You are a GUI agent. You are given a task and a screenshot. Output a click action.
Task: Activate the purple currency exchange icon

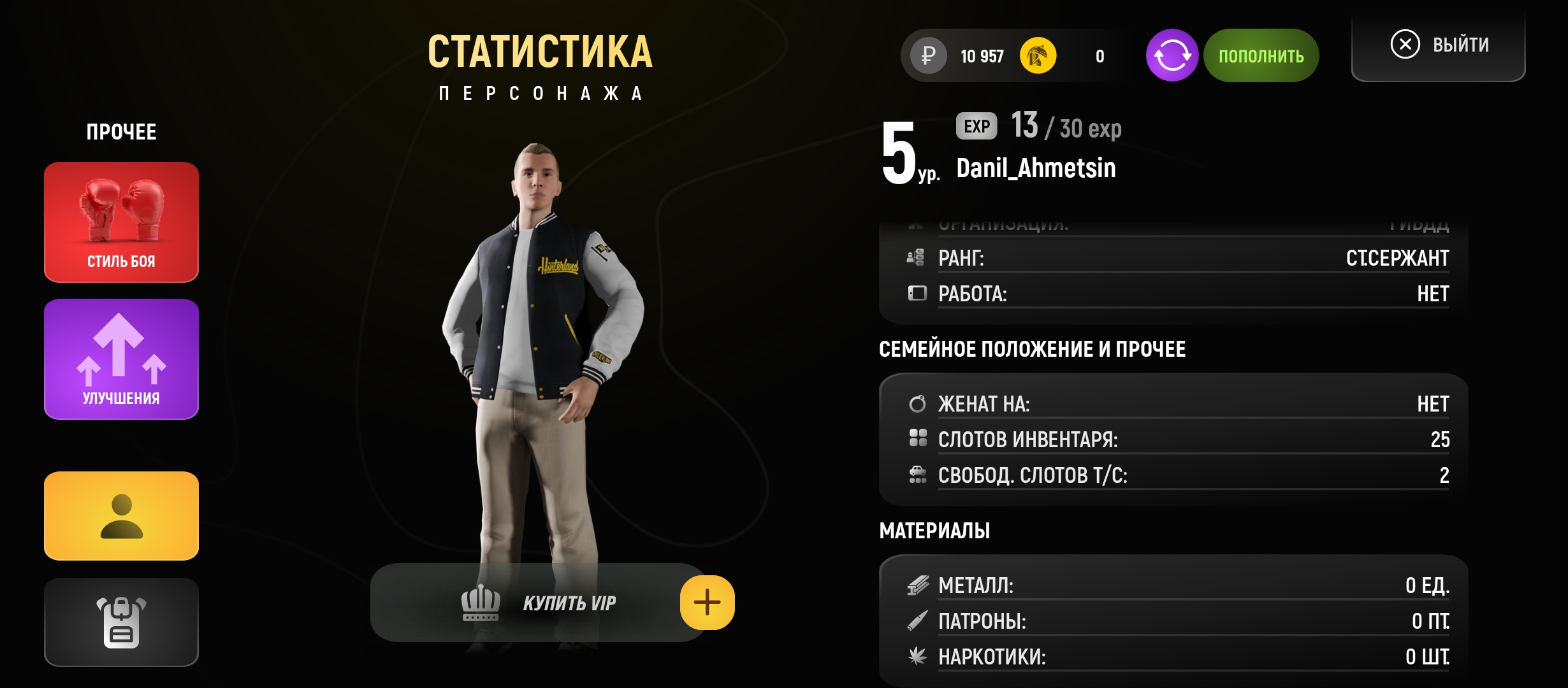1172,56
